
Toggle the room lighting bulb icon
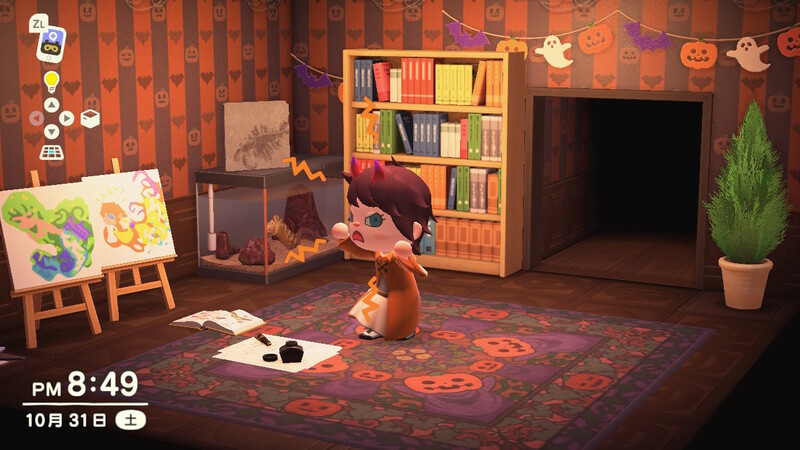pos(50,82)
